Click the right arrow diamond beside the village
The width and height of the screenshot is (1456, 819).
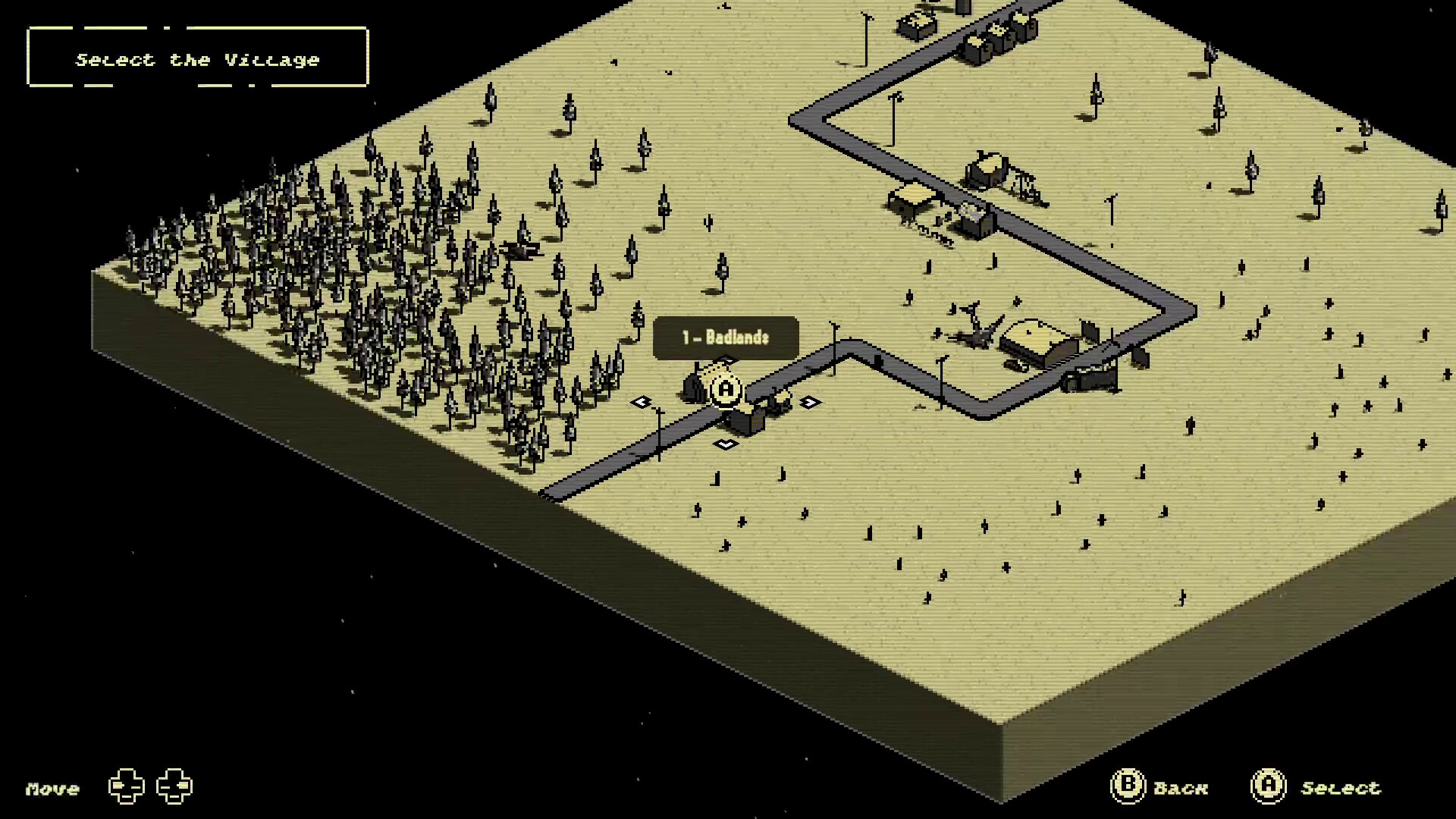809,402
